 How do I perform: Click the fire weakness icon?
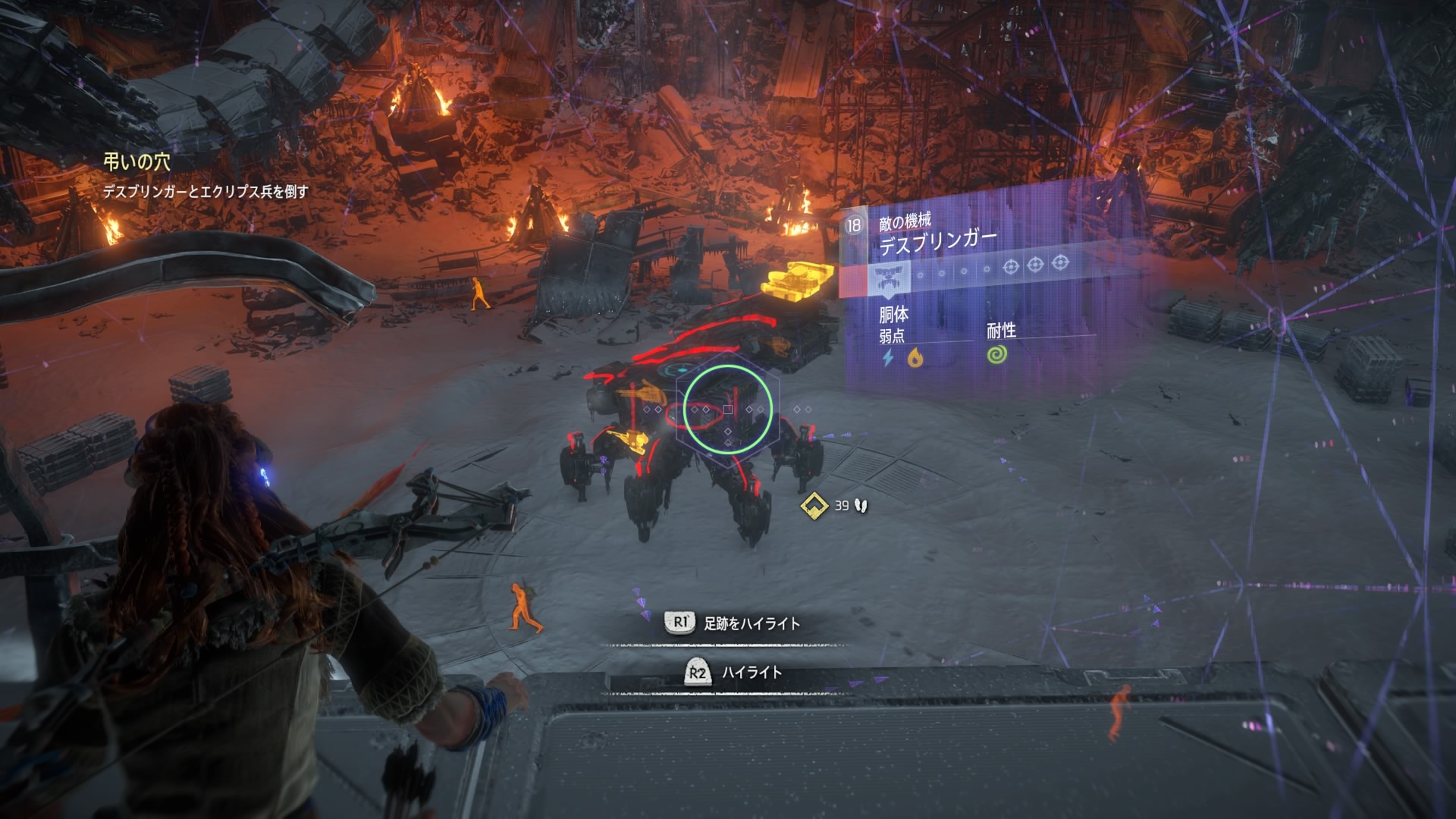(x=915, y=356)
